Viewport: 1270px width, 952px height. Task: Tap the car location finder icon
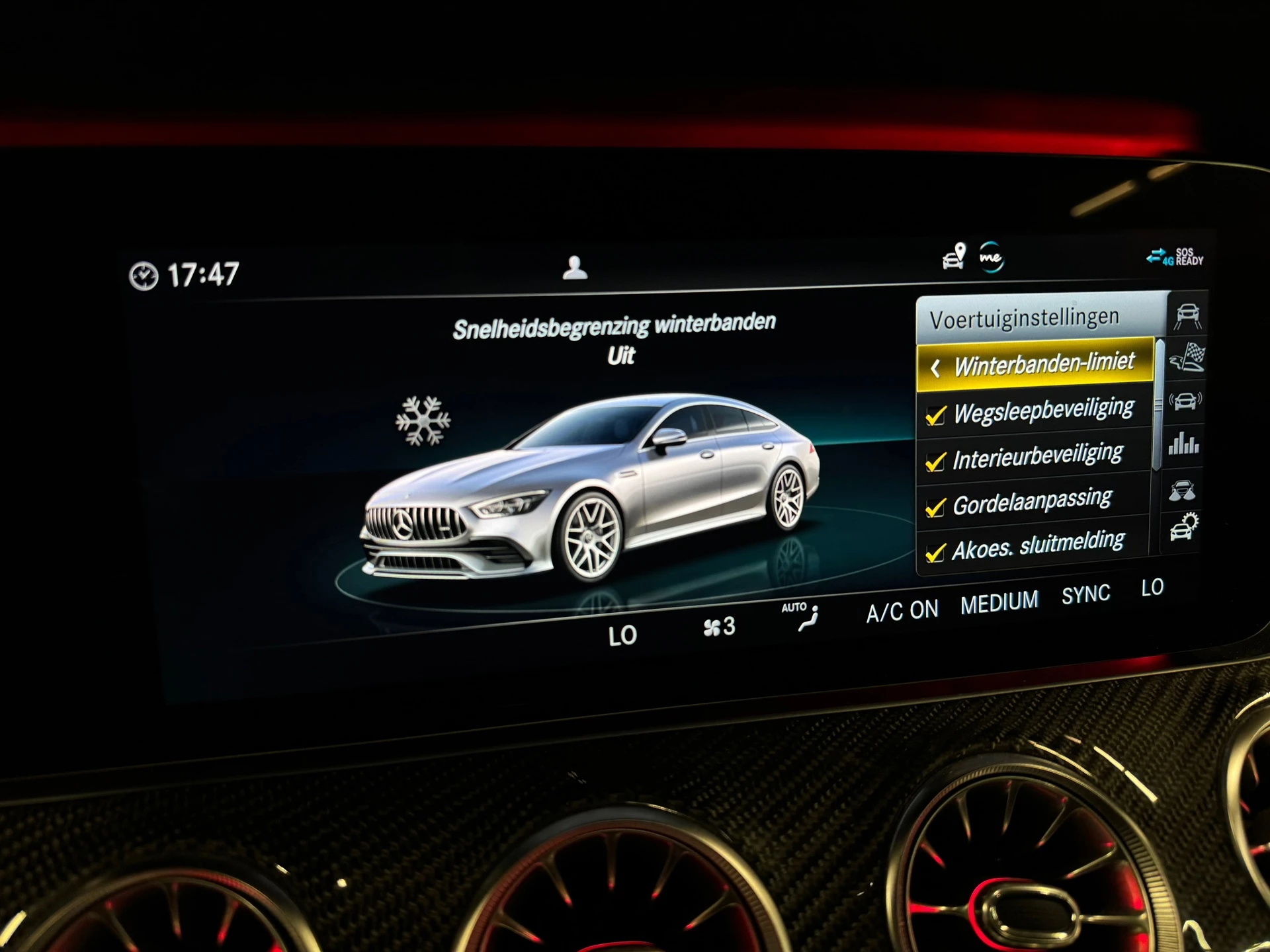click(954, 257)
